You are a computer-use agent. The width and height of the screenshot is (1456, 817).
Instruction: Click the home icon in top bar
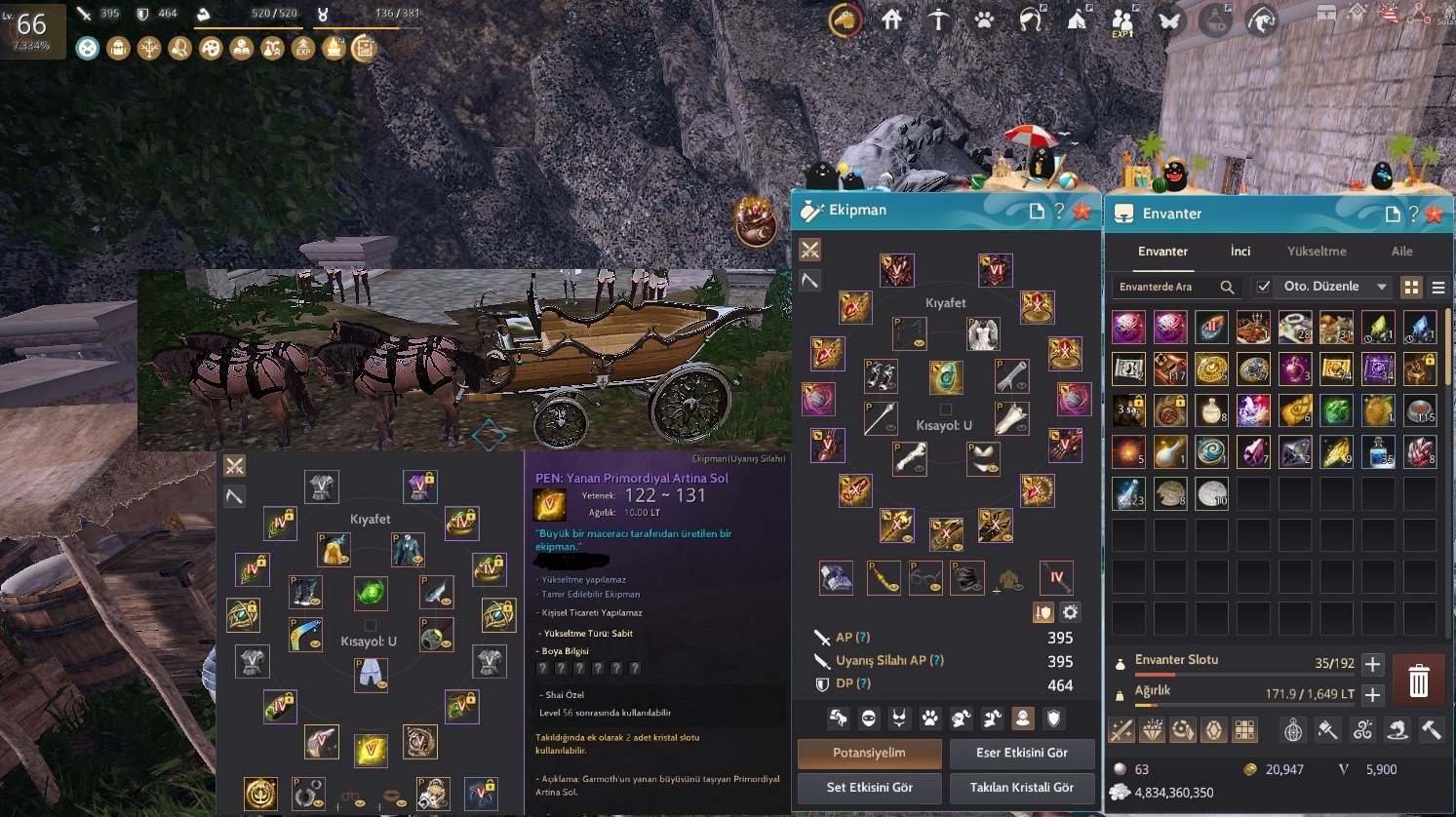(x=891, y=19)
